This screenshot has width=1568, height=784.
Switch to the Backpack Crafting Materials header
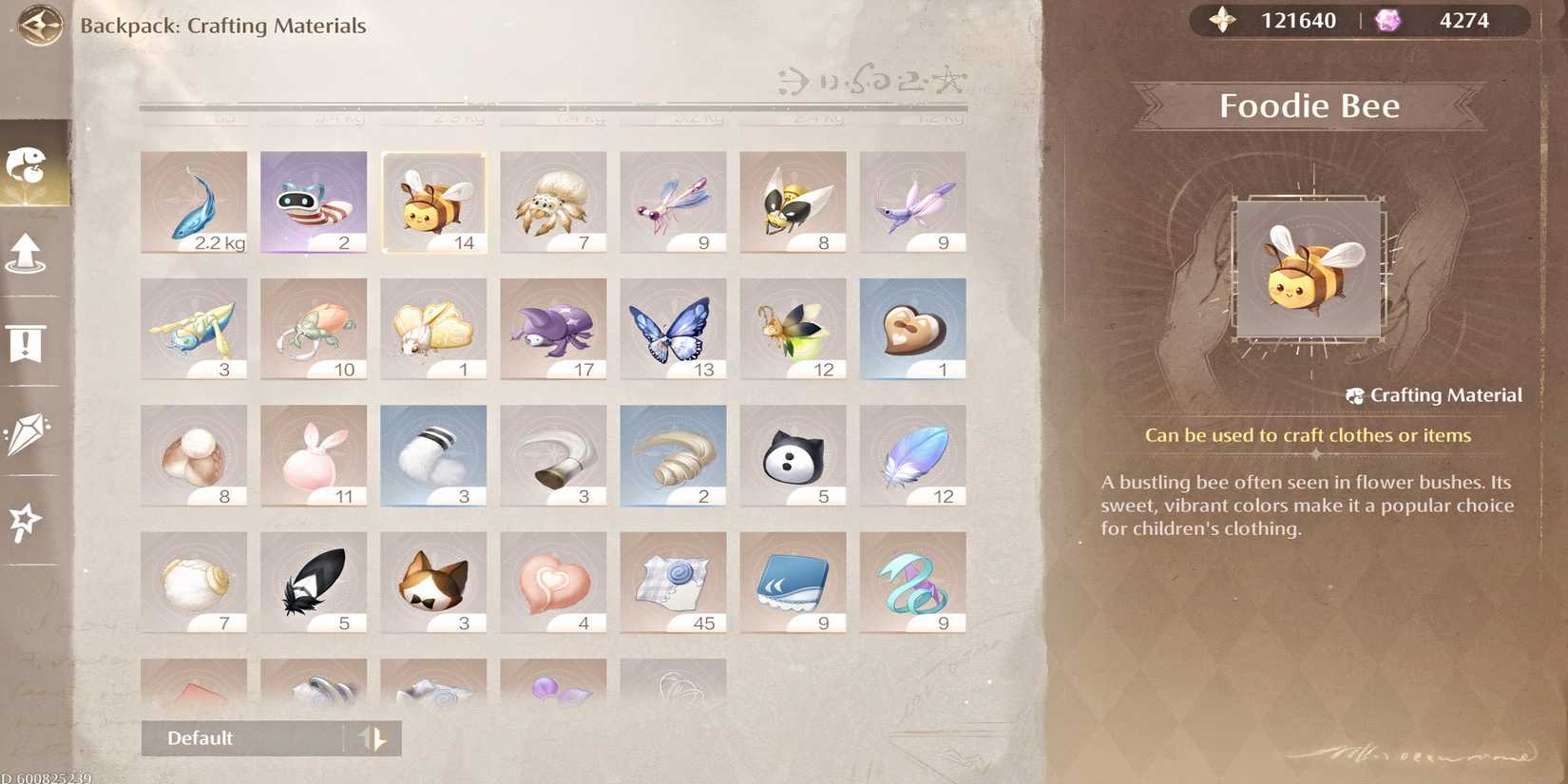[x=224, y=26]
